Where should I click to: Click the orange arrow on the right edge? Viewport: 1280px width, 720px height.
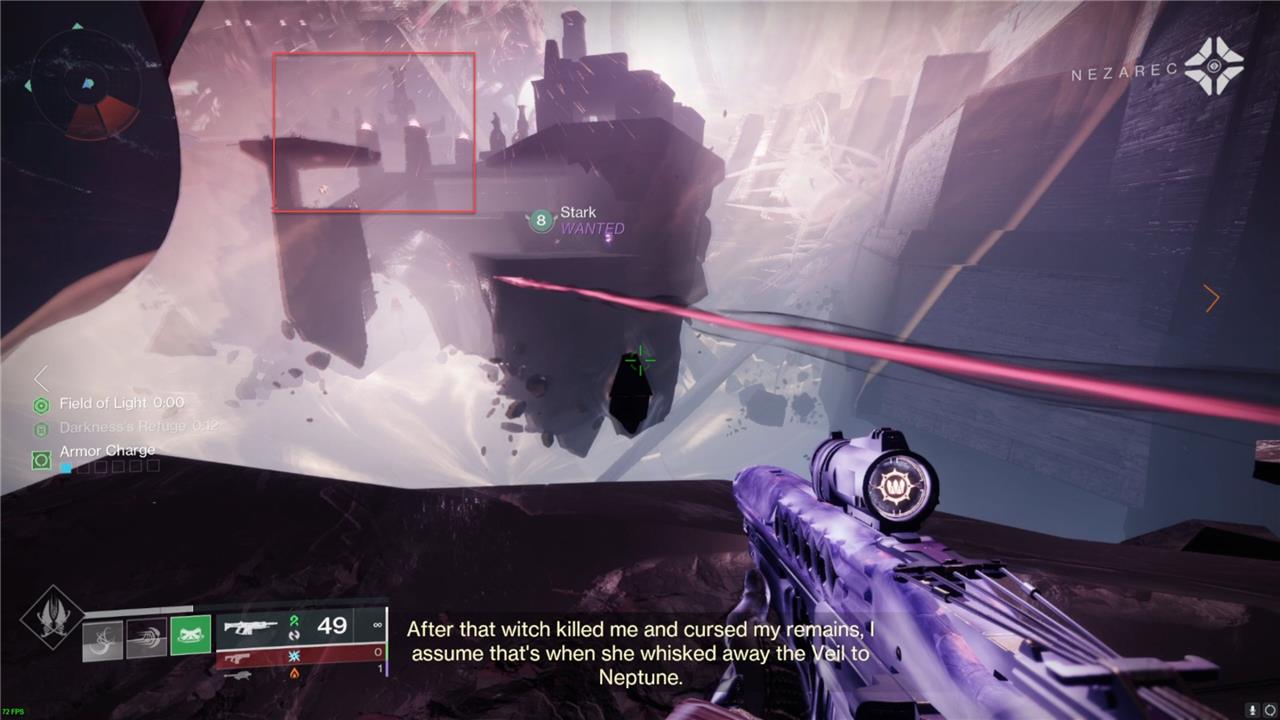[1212, 298]
